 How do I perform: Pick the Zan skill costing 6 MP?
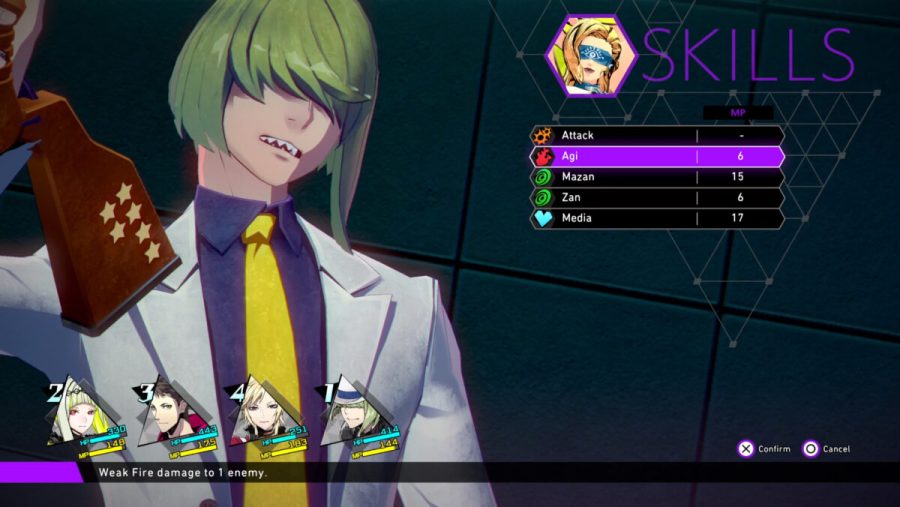click(655, 197)
